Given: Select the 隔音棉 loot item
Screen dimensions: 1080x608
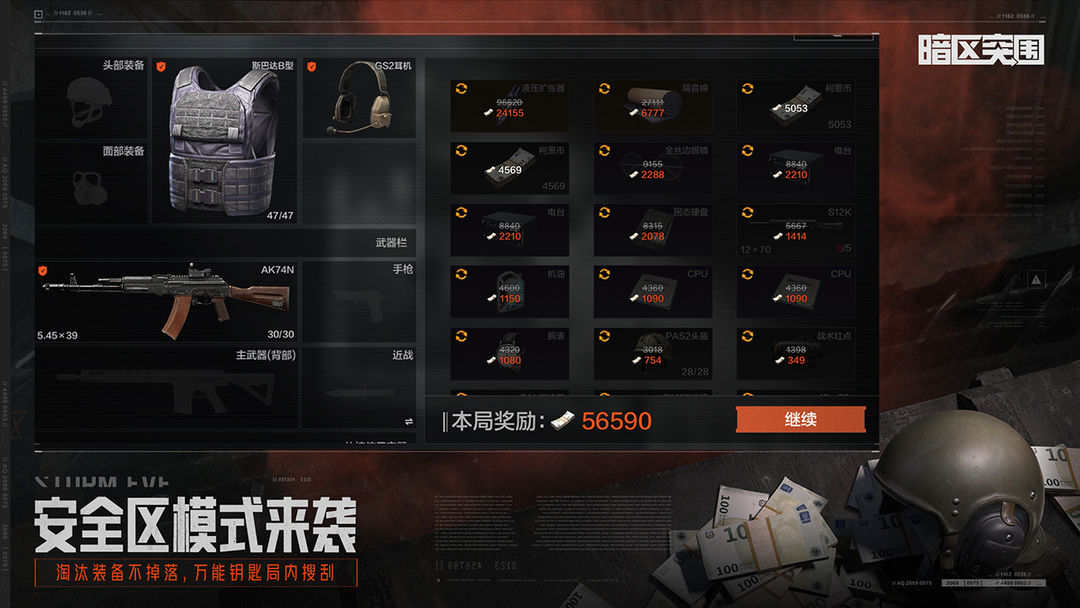Looking at the screenshot, I should (x=652, y=106).
